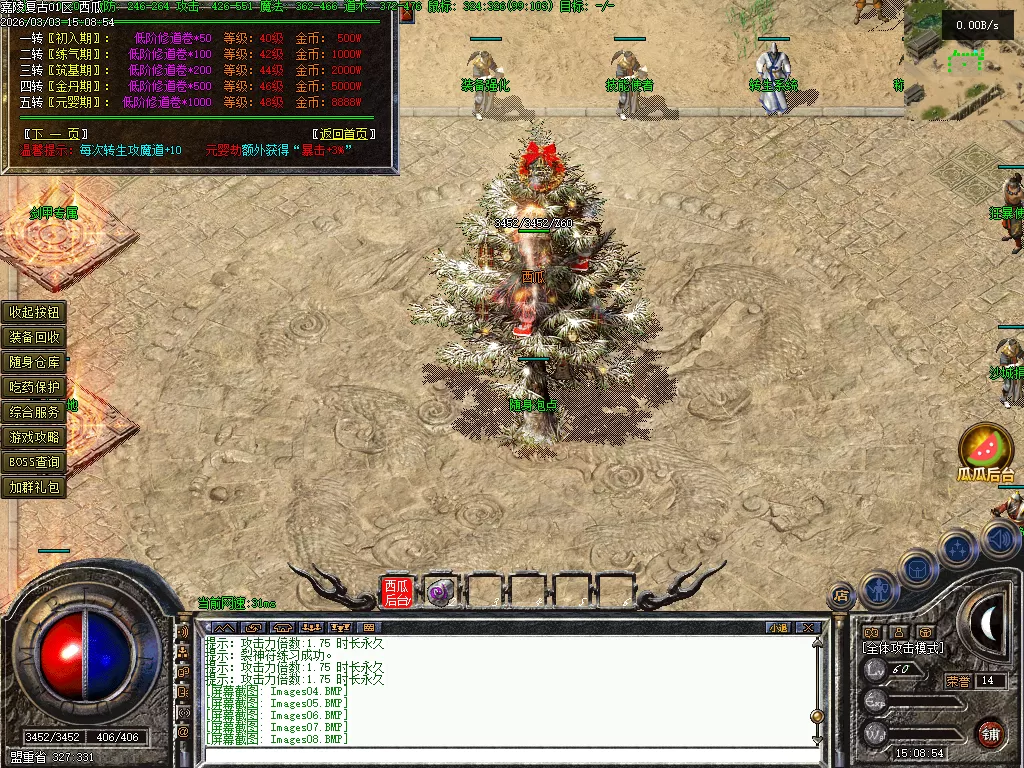Open 吃药保护 potion protection settings
1024x768 pixels.
click(35, 387)
